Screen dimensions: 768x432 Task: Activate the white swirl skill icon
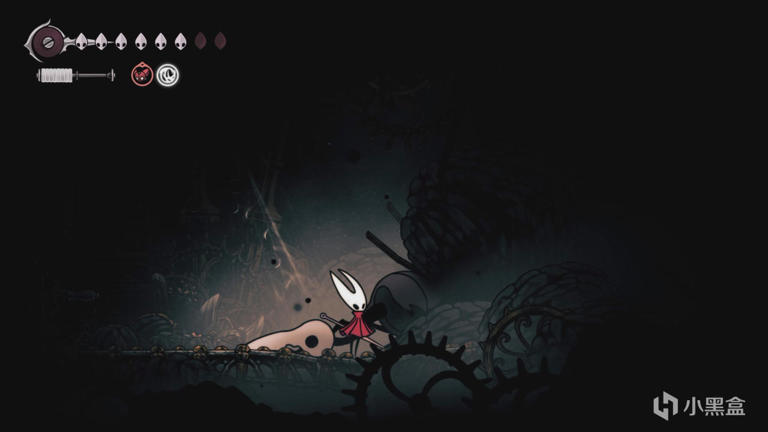coord(168,74)
